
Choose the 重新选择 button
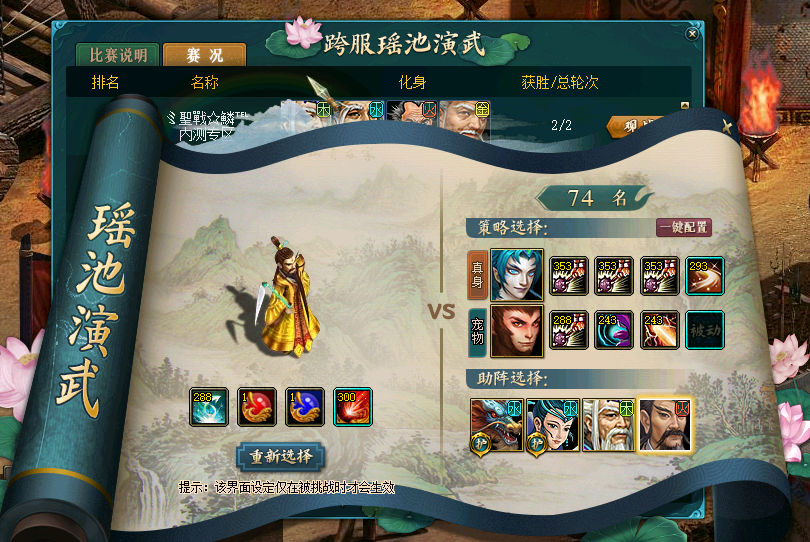[281, 456]
